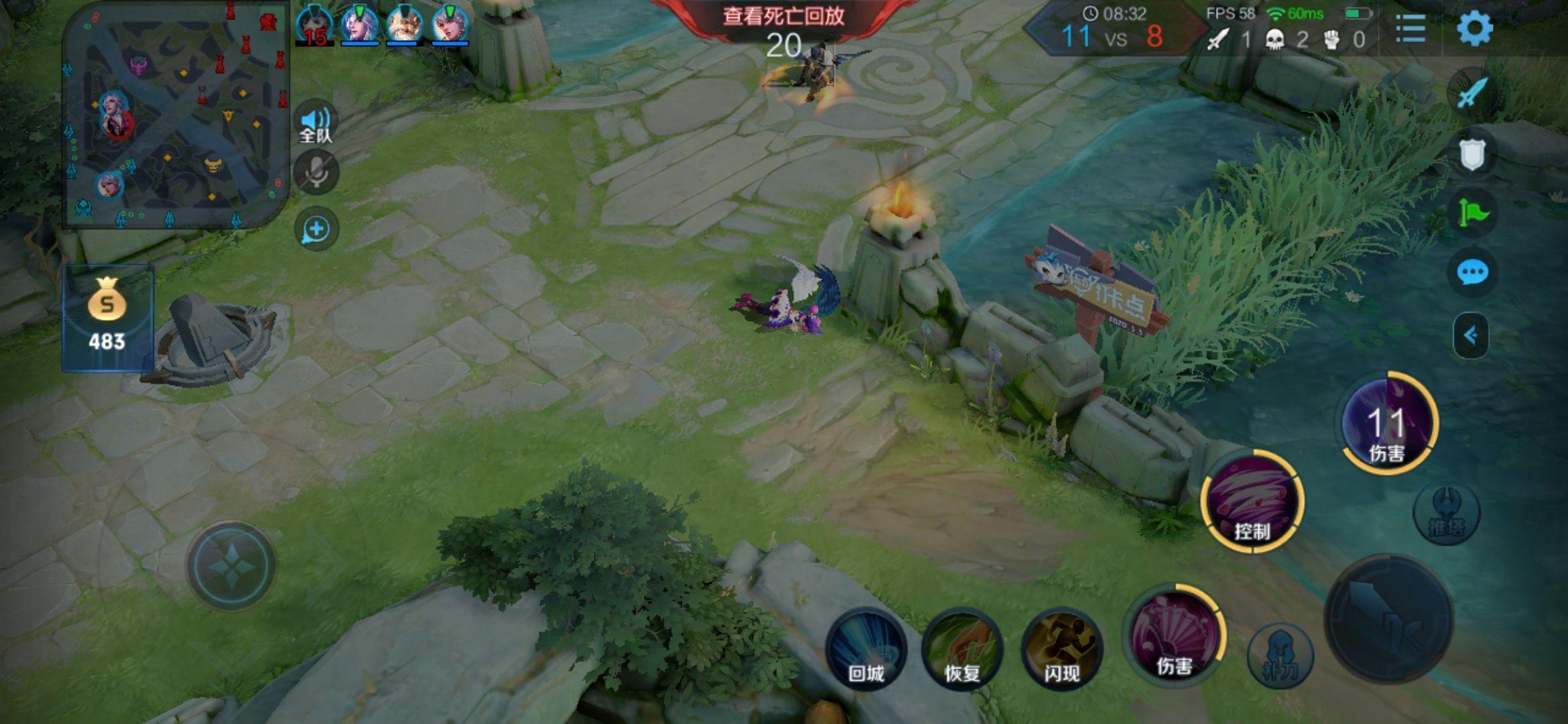Use the 回城 recall ability
Viewport: 1568px width, 724px height.
866,649
